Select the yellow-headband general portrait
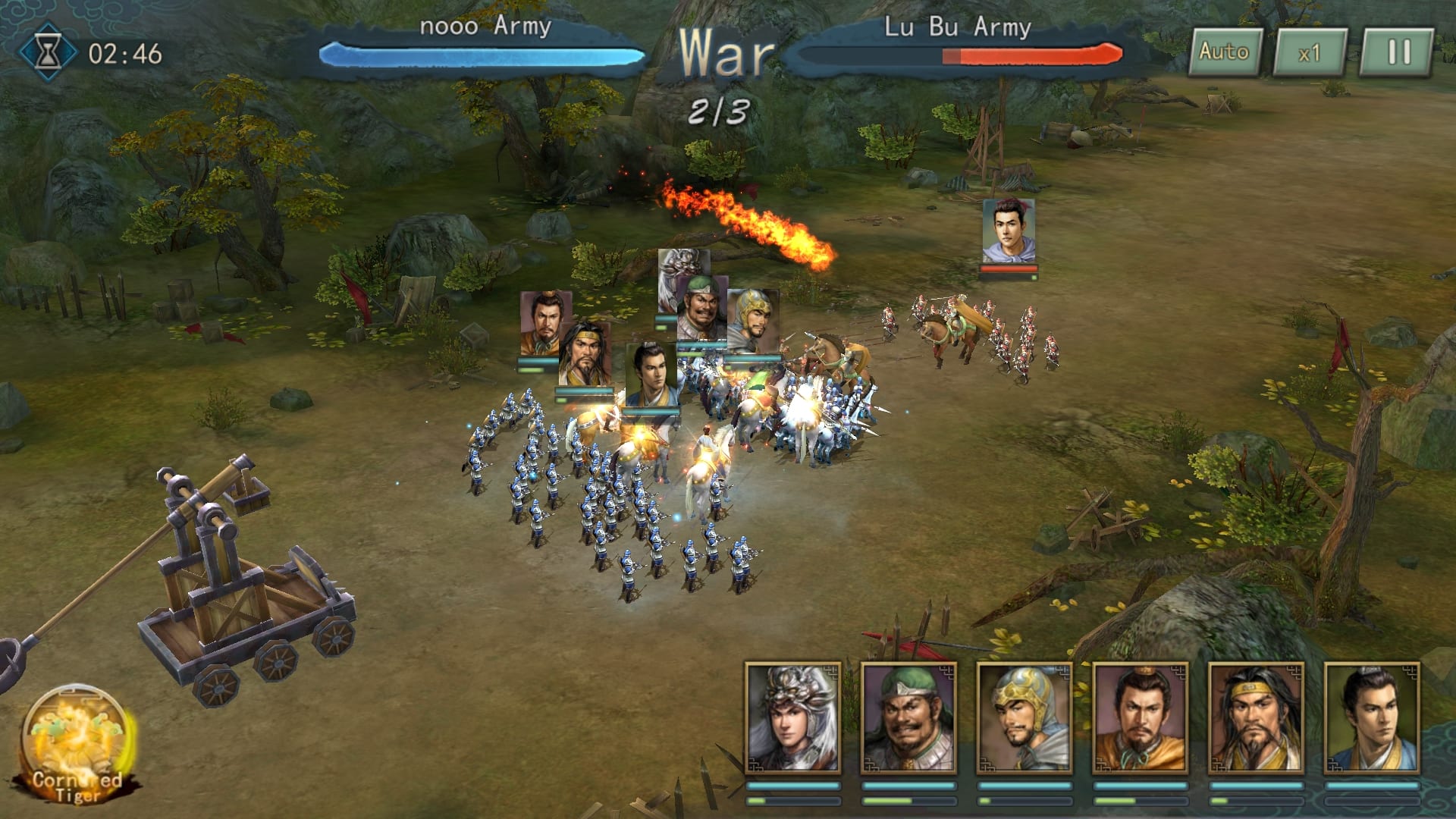Image resolution: width=1456 pixels, height=819 pixels. (1256, 717)
